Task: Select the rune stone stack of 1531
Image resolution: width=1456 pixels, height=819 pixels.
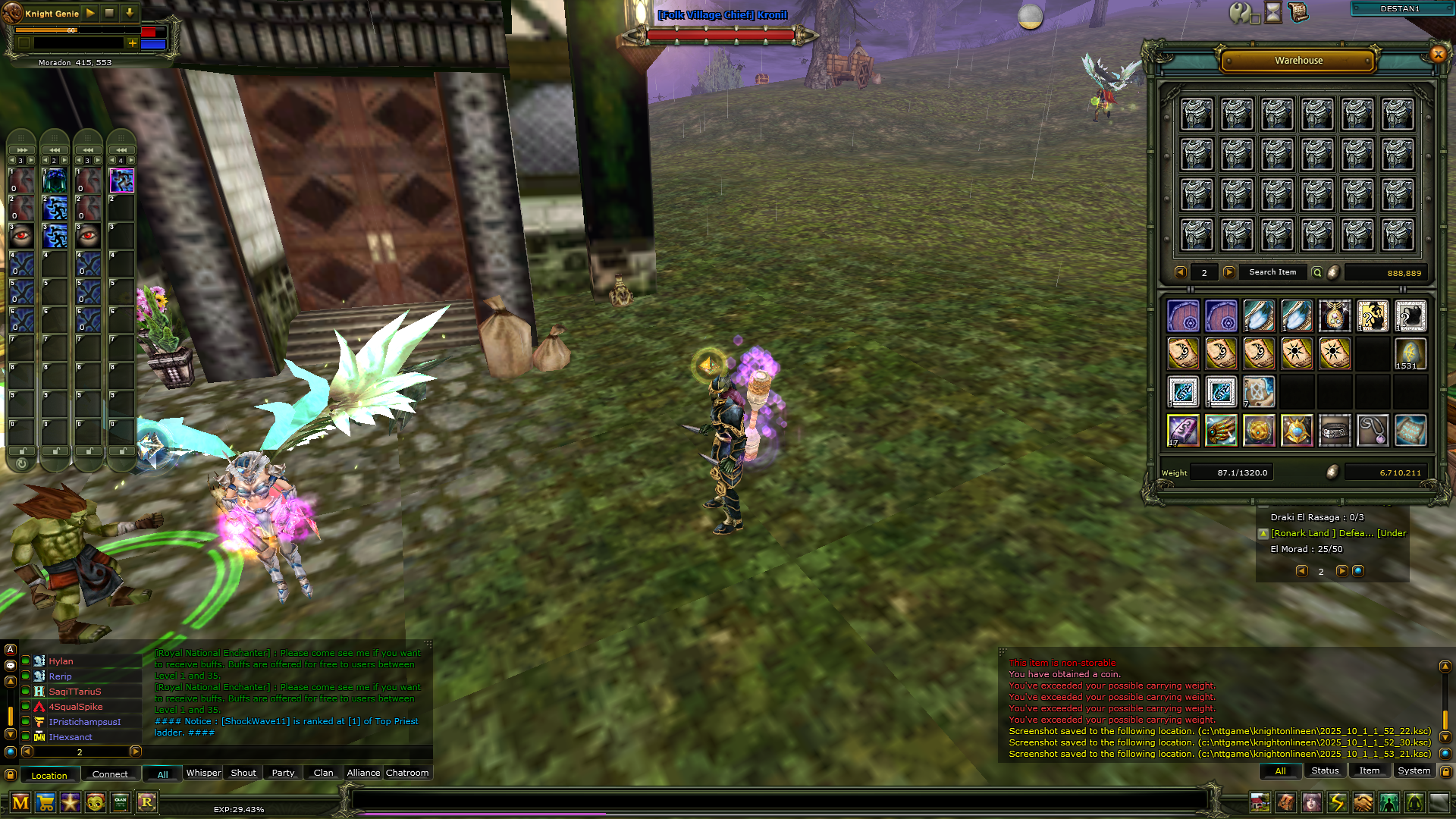Action: coord(1410,354)
